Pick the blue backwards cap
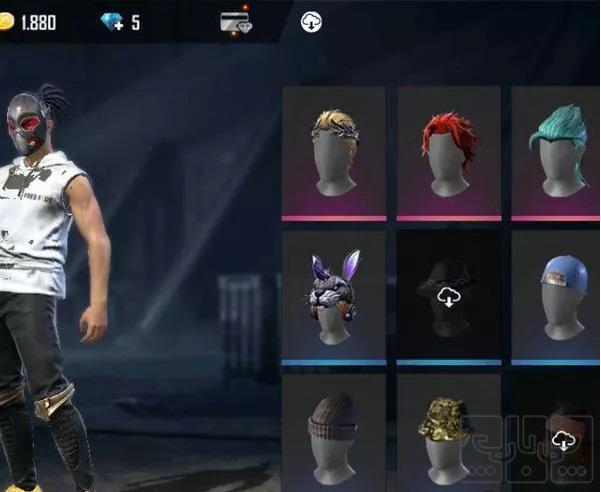Viewport: 601px width, 492px height. pos(560,295)
